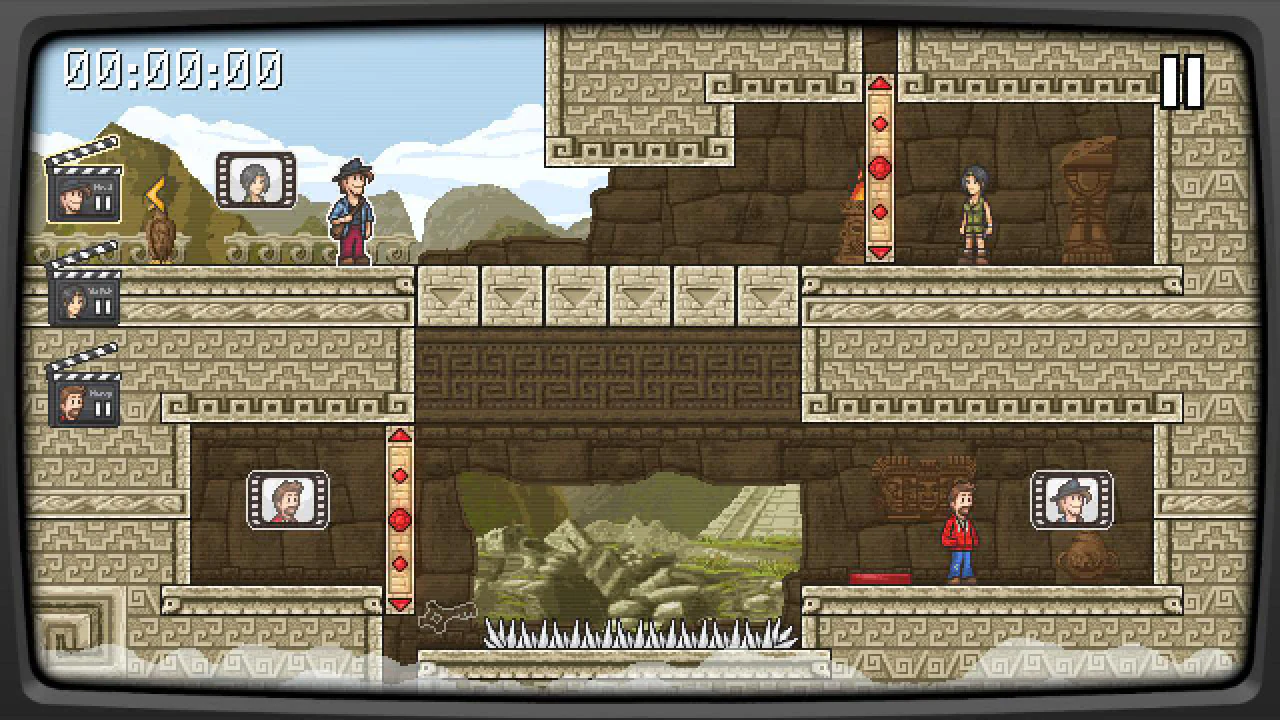Click the bearded man's film-frame on the left
The width and height of the screenshot is (1280, 720).
coord(286,501)
